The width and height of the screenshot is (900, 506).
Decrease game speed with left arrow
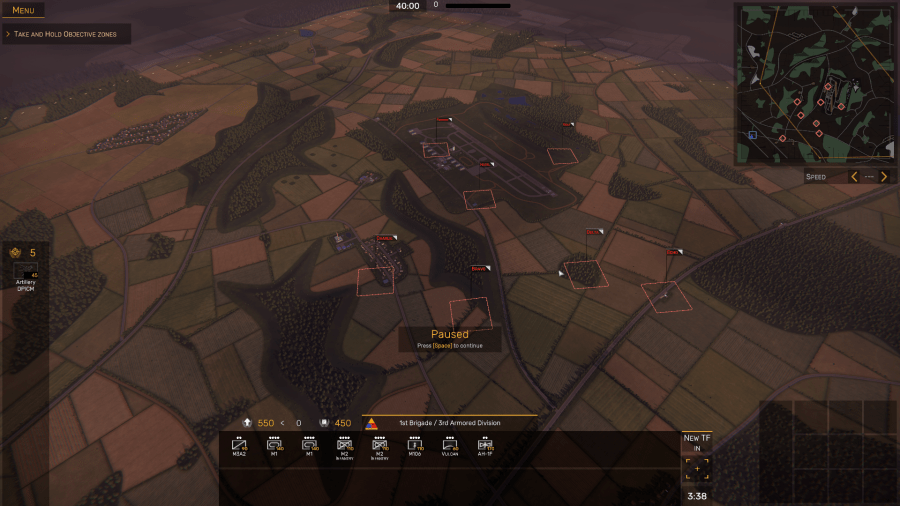(853, 177)
